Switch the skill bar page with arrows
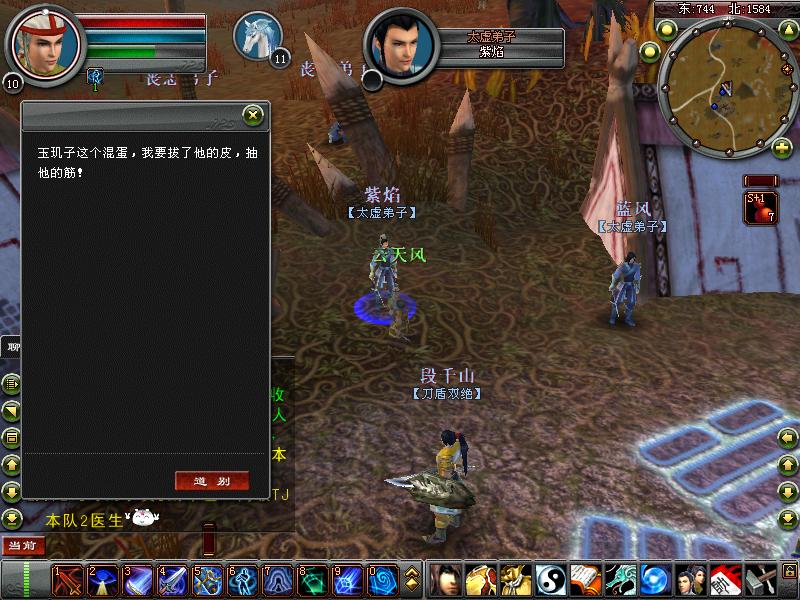The image size is (800, 600). click(412, 580)
